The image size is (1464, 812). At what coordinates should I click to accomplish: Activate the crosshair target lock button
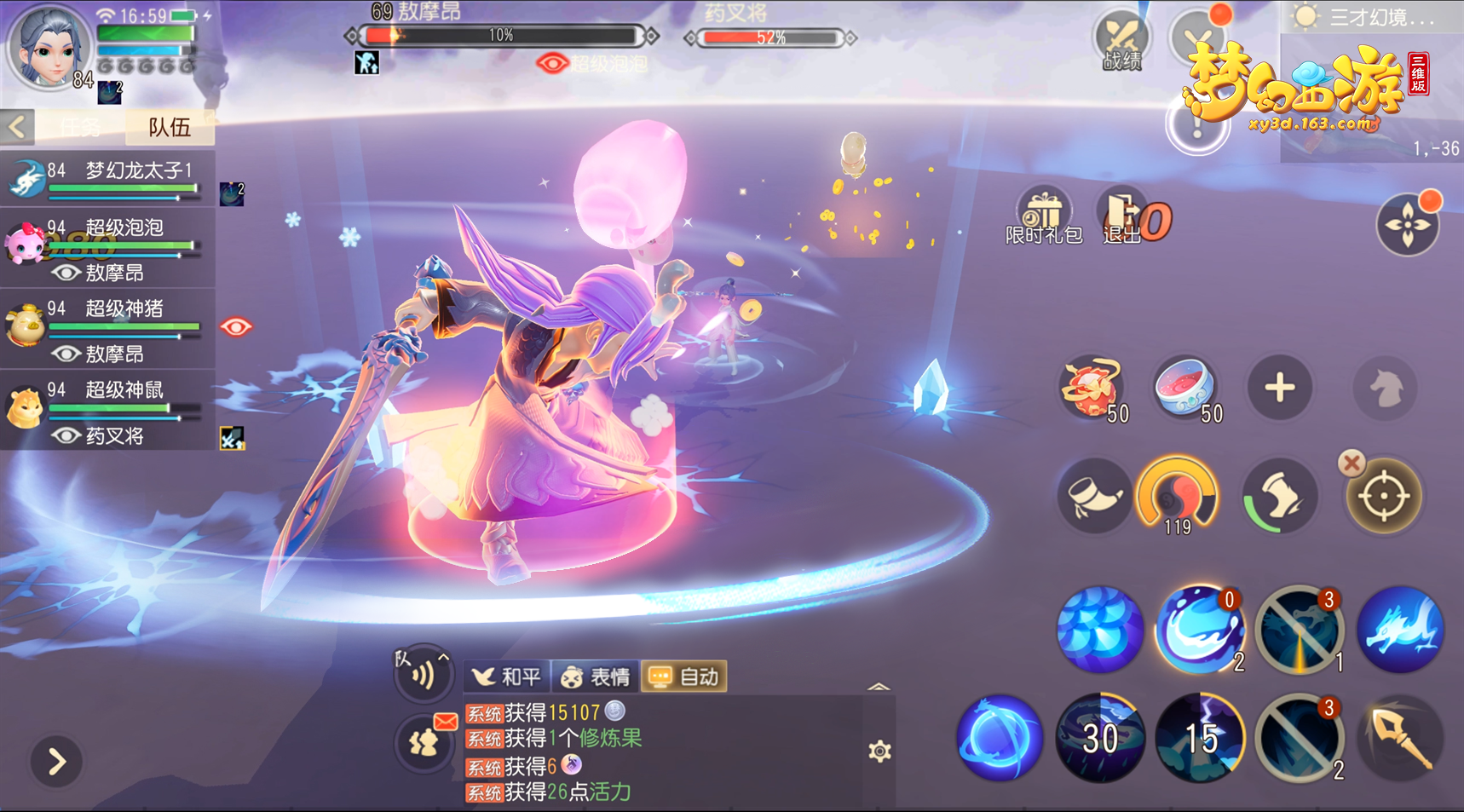pos(1383,496)
